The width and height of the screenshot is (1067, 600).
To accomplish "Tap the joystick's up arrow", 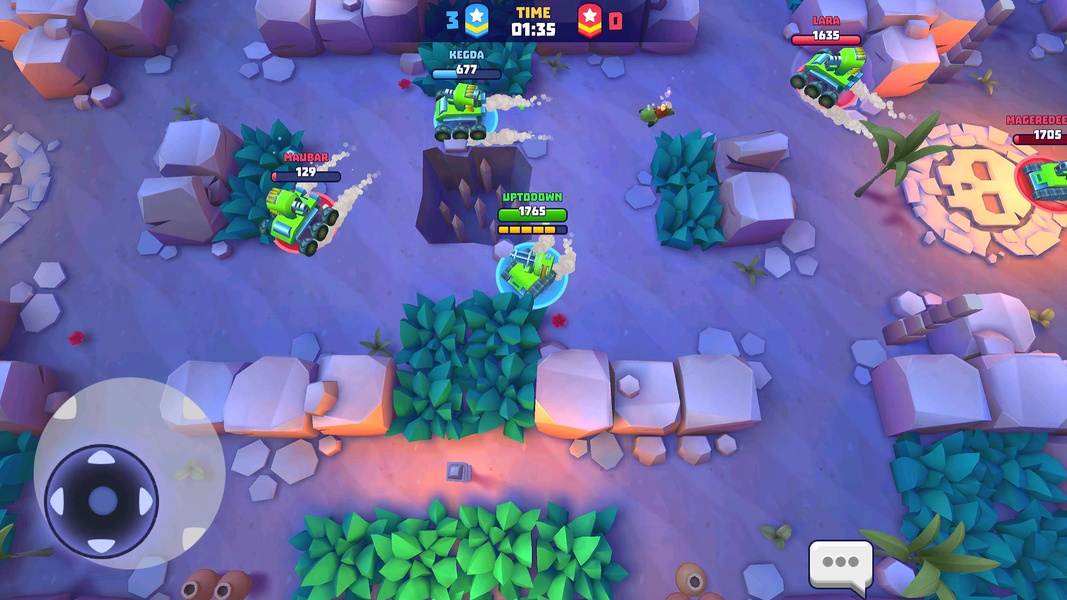I will [101, 459].
